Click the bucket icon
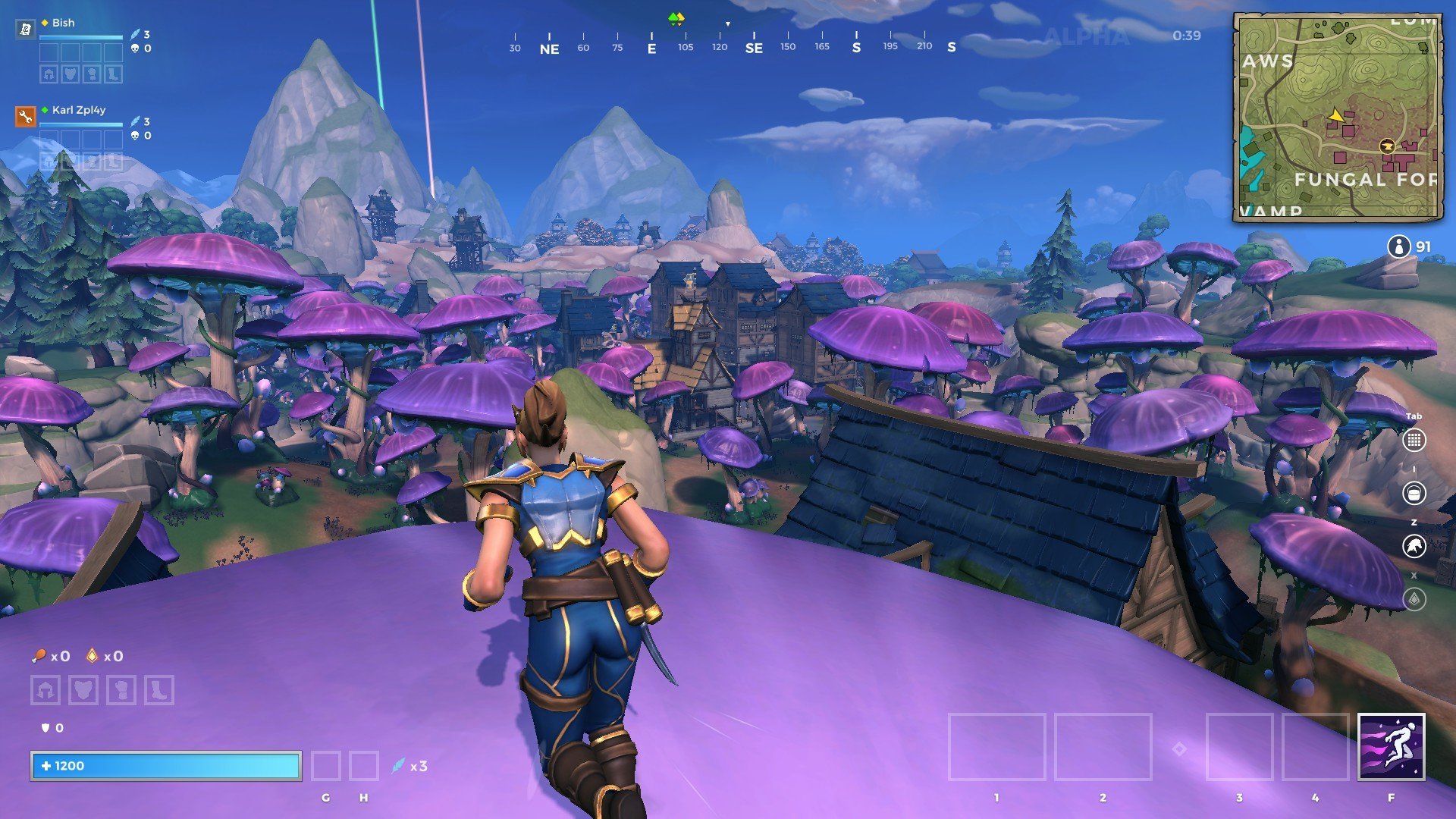The image size is (1456, 819). 1414,493
